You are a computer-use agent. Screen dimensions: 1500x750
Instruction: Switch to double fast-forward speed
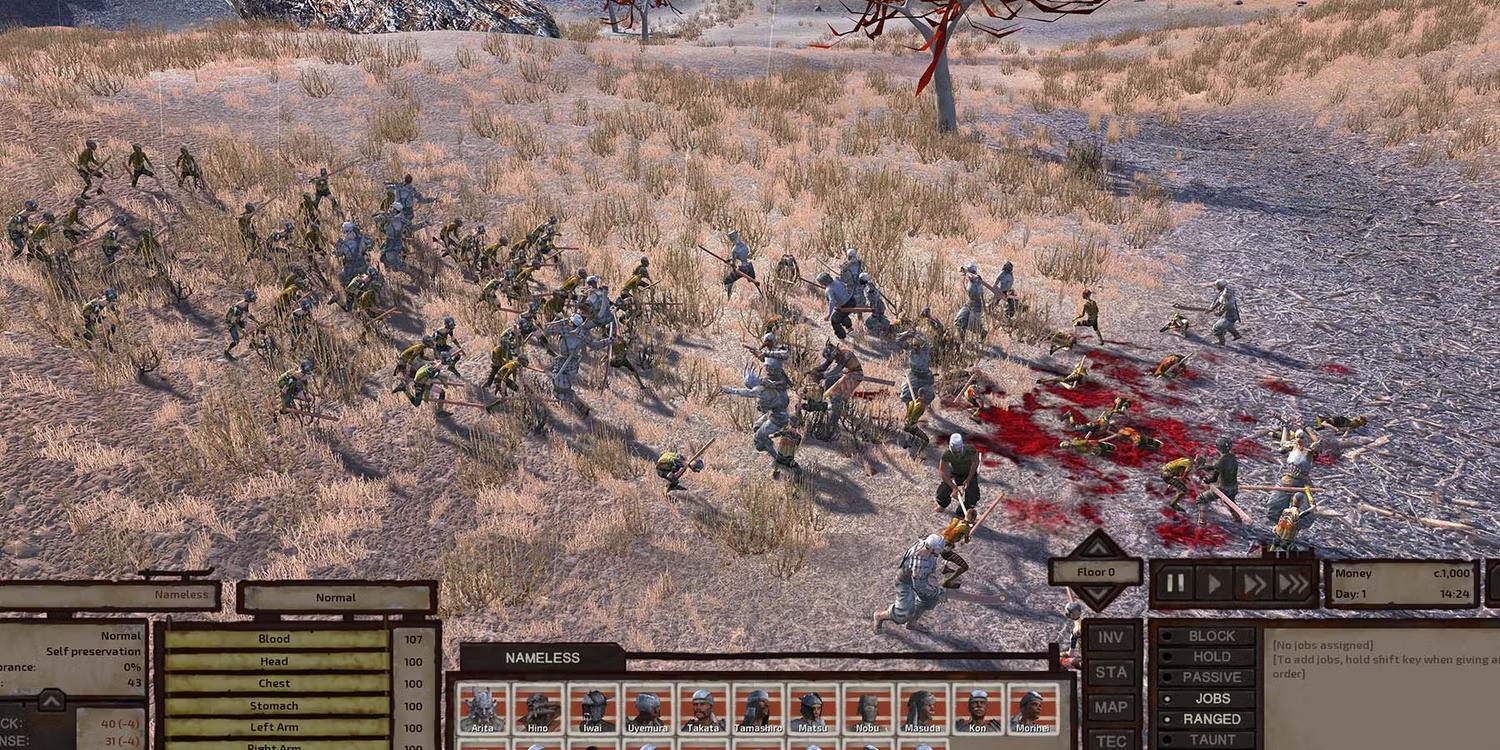click(1253, 584)
